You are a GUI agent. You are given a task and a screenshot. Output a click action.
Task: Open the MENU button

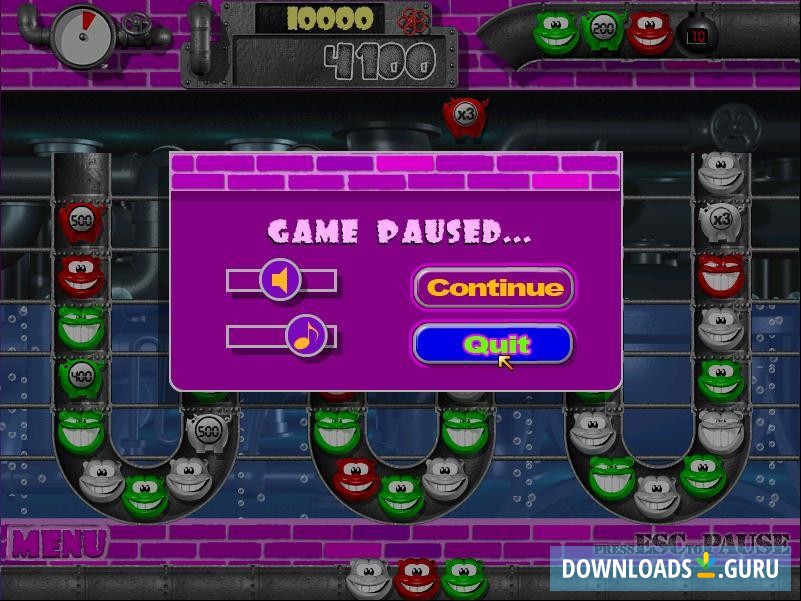point(58,544)
